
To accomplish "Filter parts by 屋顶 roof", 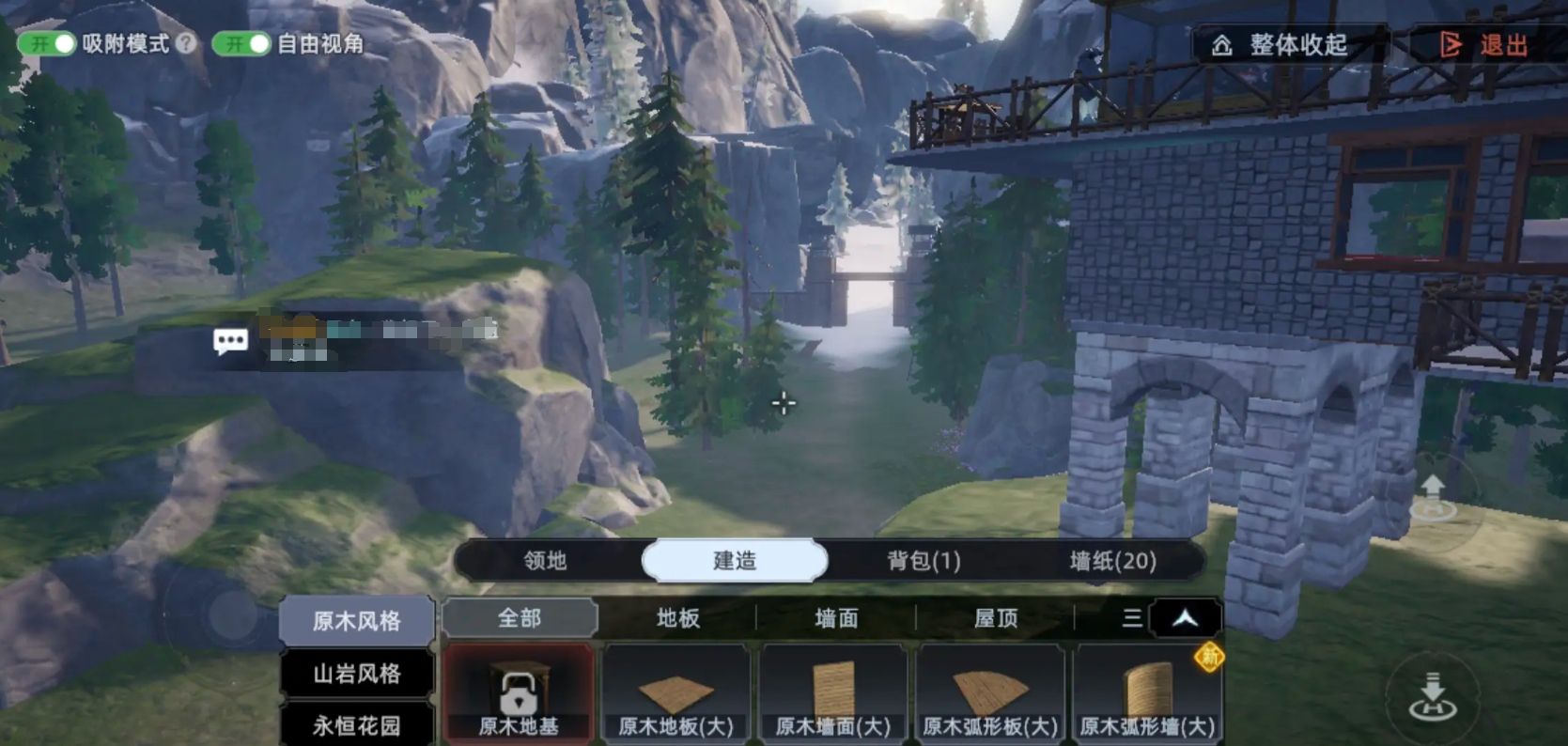I will pyautogui.click(x=996, y=618).
